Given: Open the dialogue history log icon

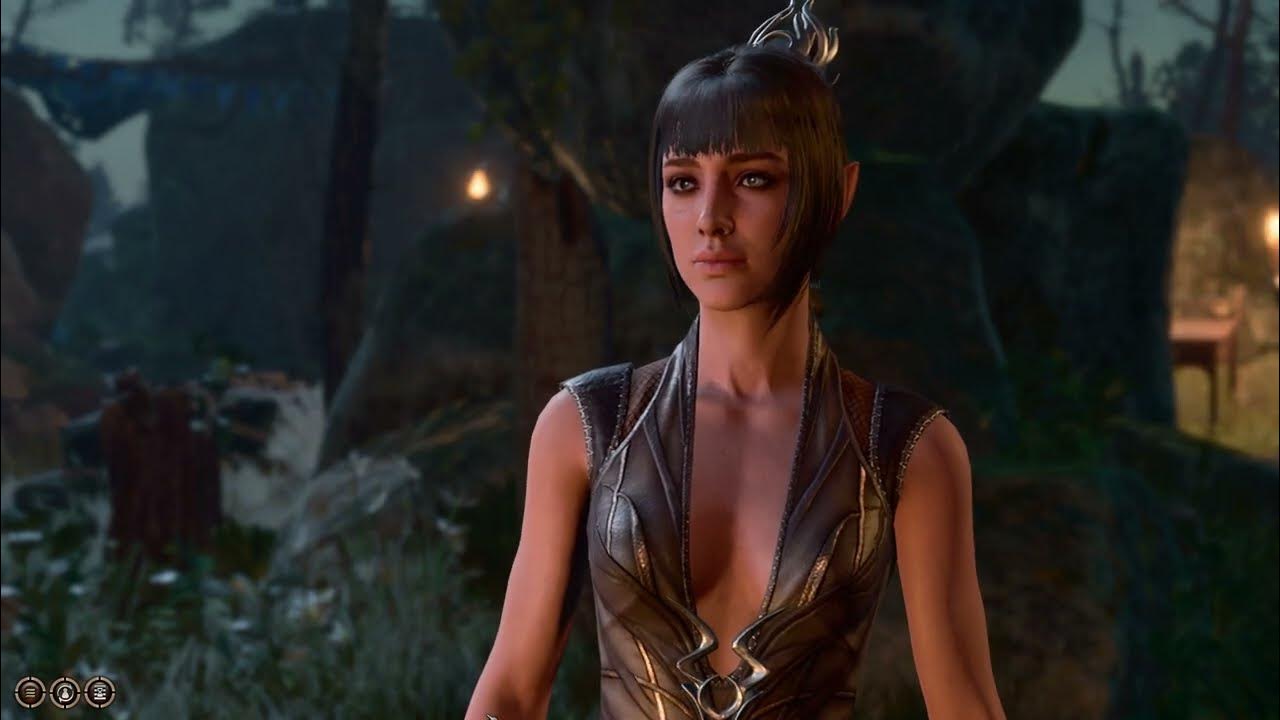Looking at the screenshot, I should point(100,692).
